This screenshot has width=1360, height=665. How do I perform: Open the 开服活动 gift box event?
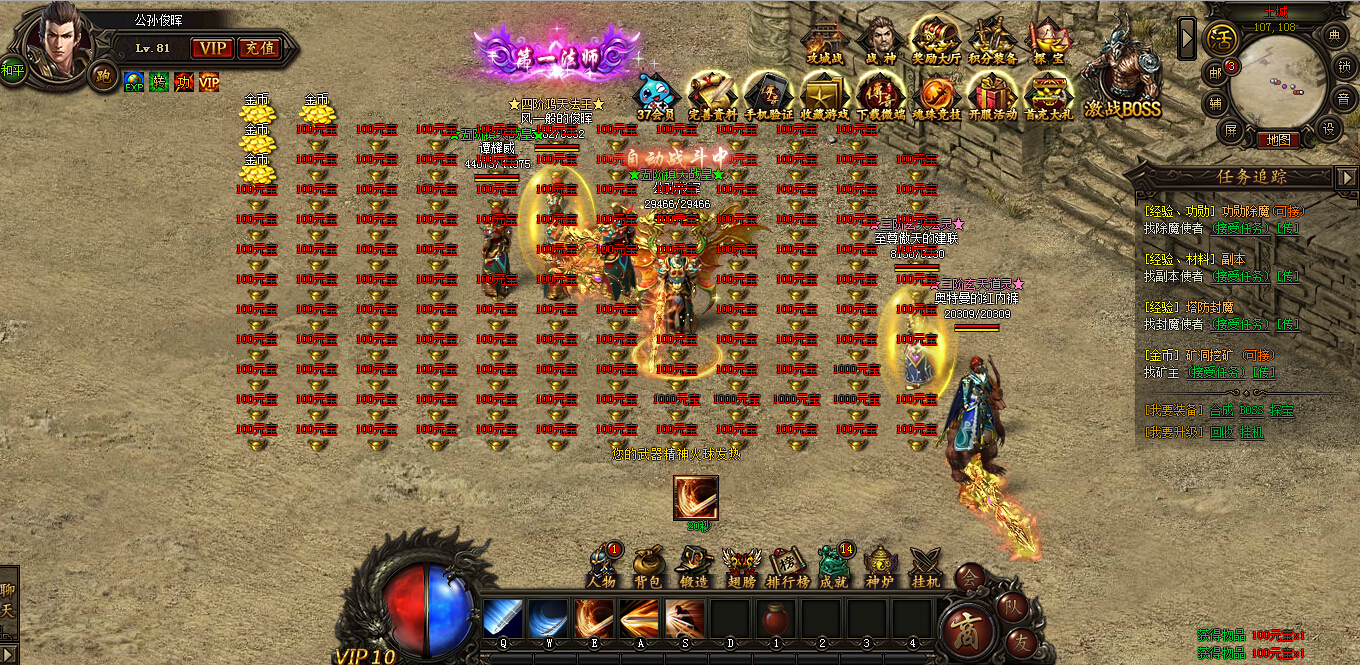[992, 97]
